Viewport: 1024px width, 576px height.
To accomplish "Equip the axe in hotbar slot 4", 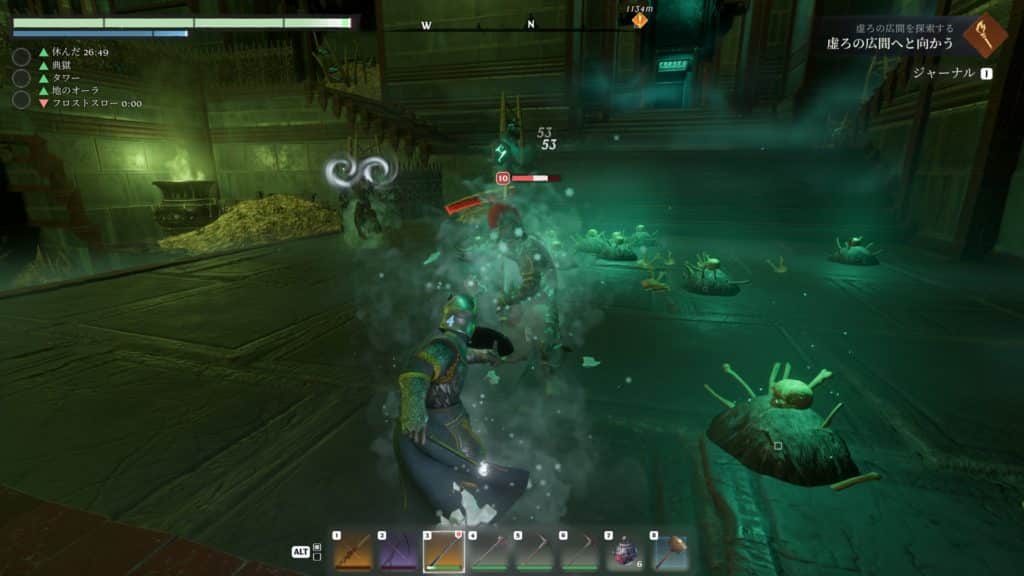I will pos(489,551).
